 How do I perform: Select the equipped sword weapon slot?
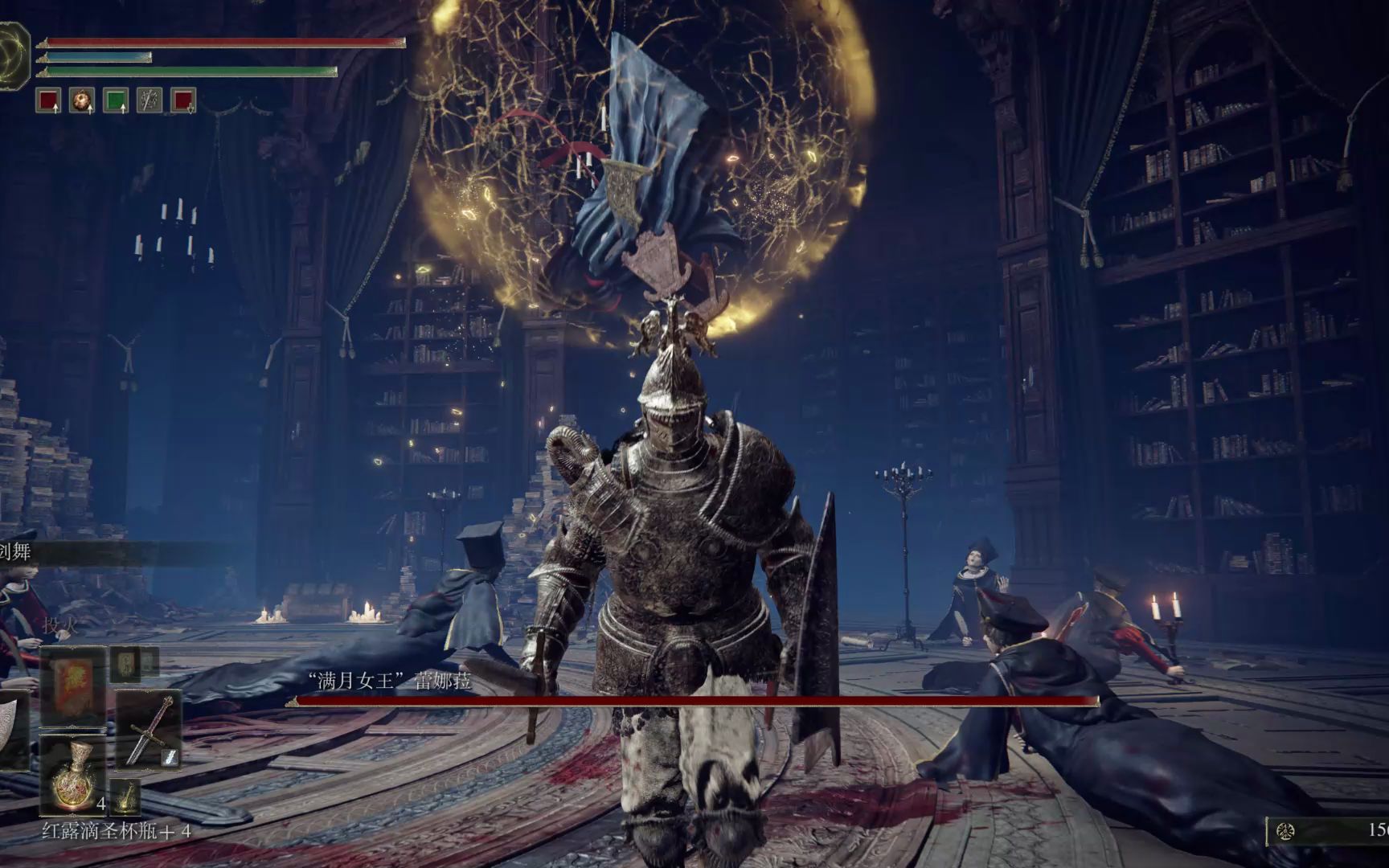tap(148, 728)
